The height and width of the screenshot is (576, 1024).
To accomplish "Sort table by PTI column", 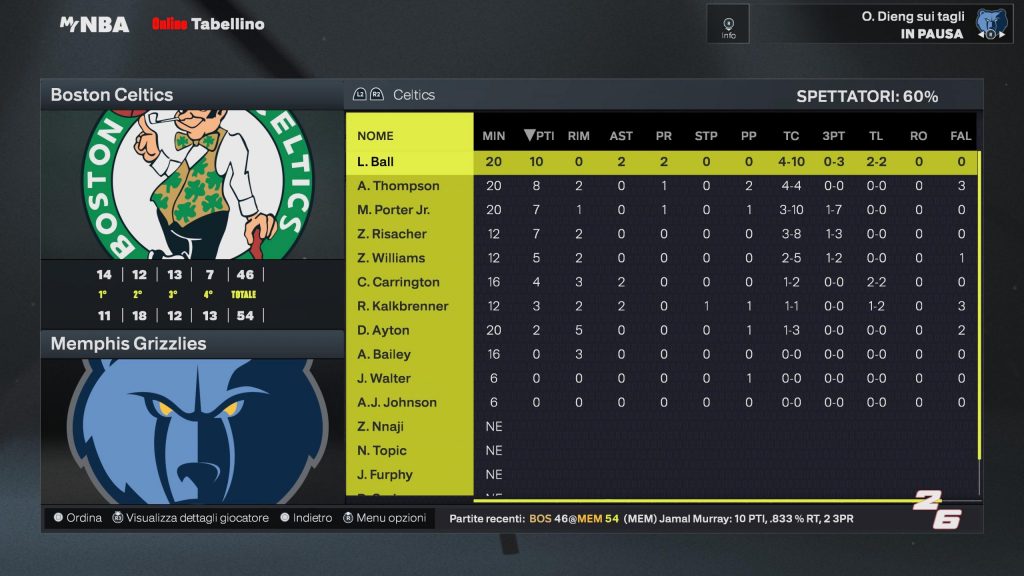I will tap(539, 136).
